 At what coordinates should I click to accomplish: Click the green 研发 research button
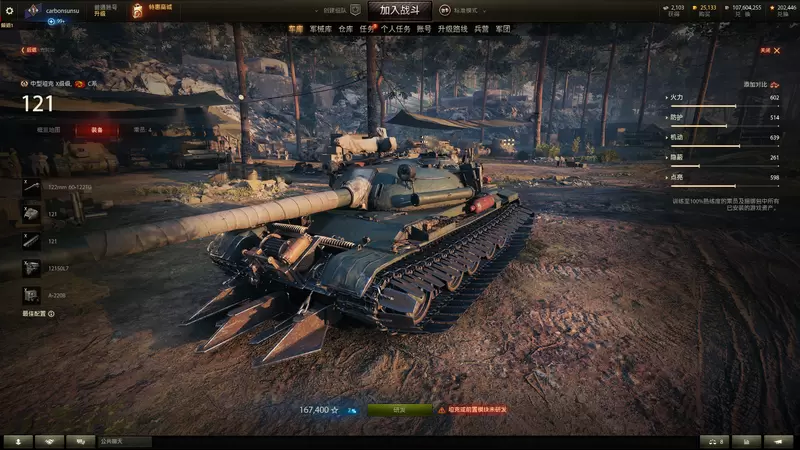click(399, 409)
